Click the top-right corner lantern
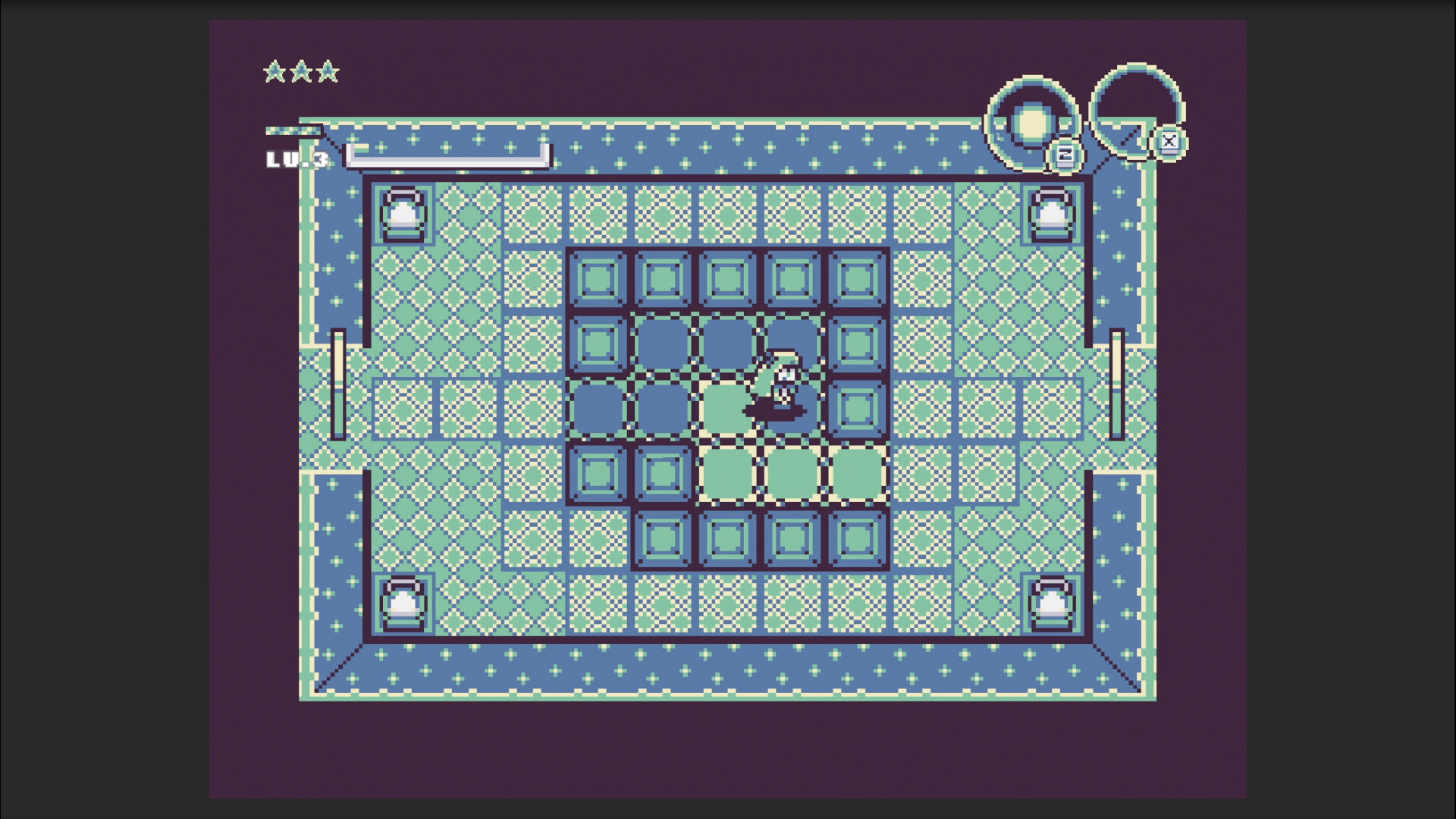Screen dimensions: 1456x819 point(1050,215)
